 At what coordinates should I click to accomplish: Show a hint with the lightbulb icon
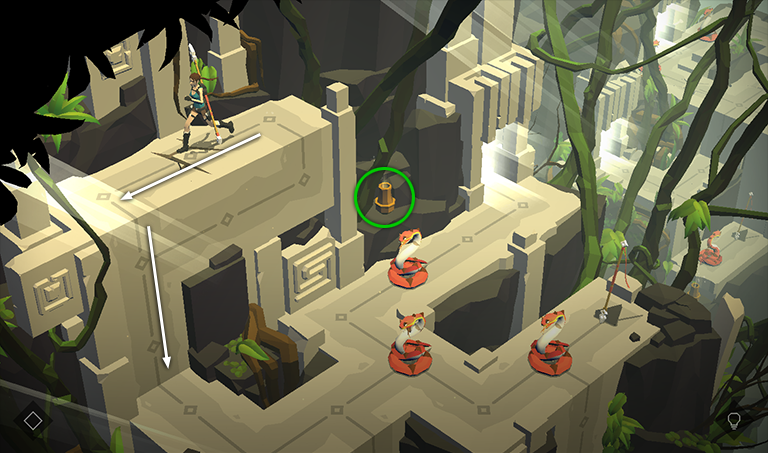(x=734, y=420)
